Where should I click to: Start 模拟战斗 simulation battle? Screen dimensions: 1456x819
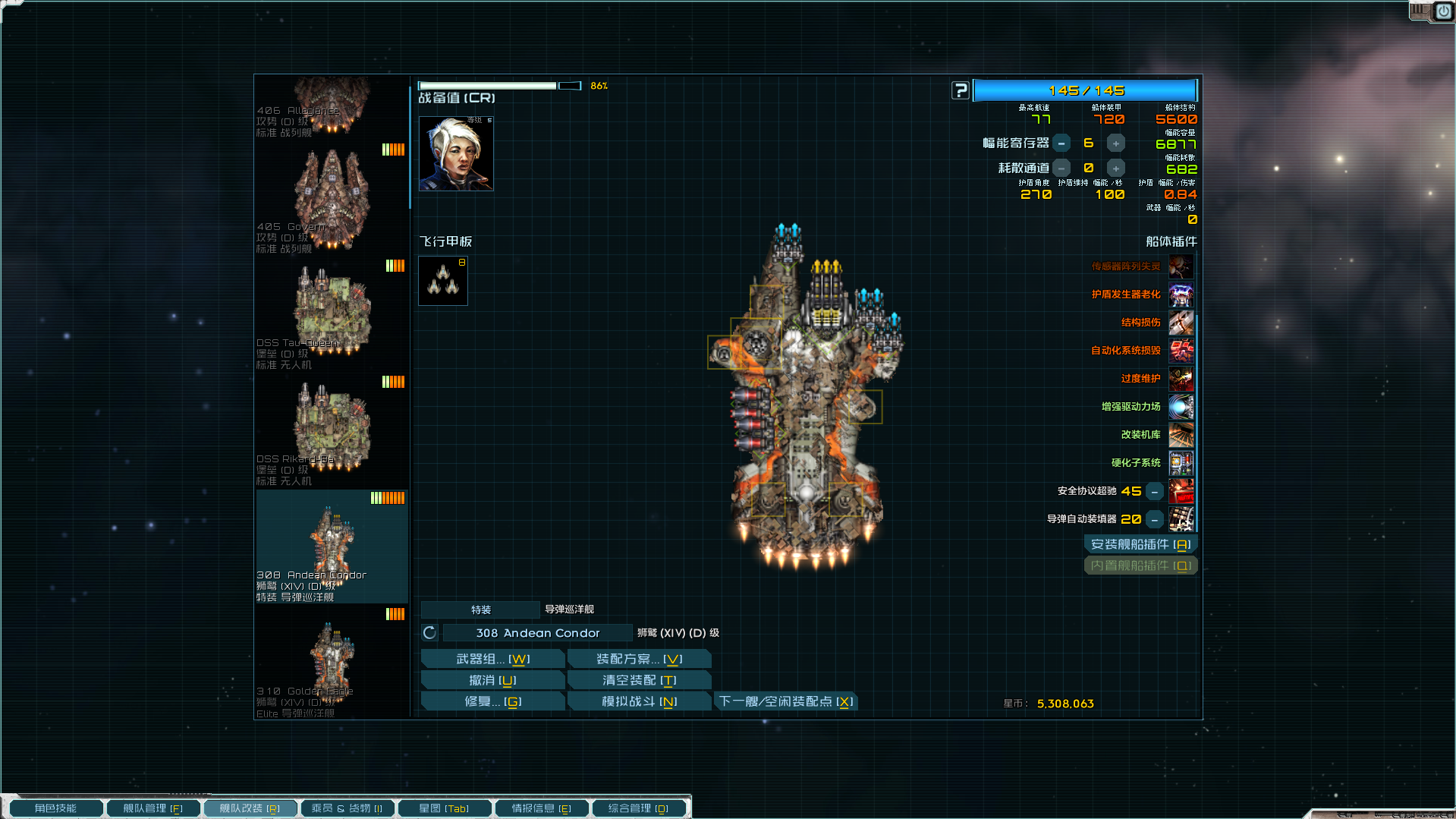click(x=639, y=701)
